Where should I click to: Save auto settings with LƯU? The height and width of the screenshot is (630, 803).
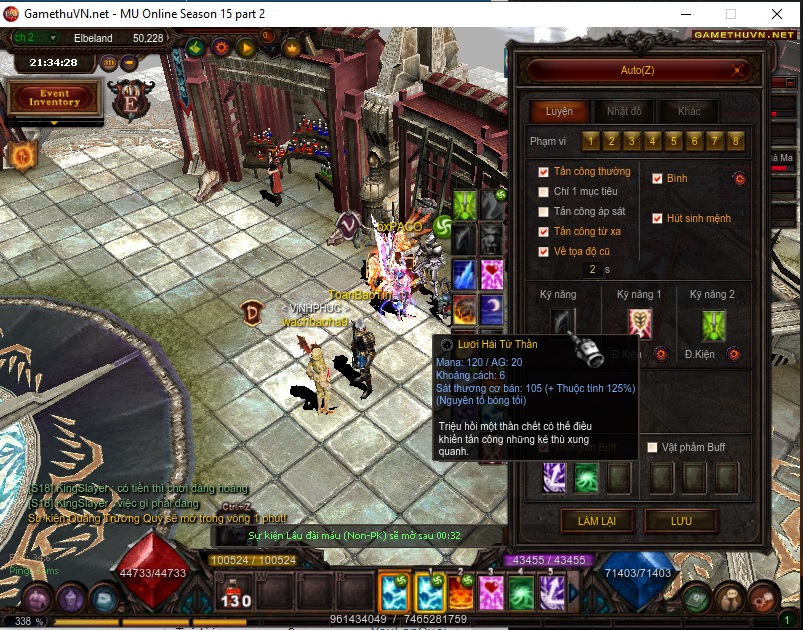pos(681,521)
